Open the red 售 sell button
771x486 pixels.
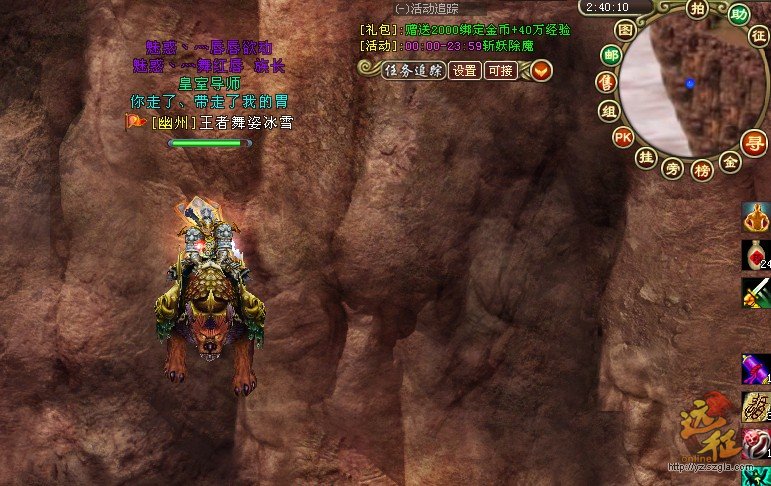[x=605, y=82]
